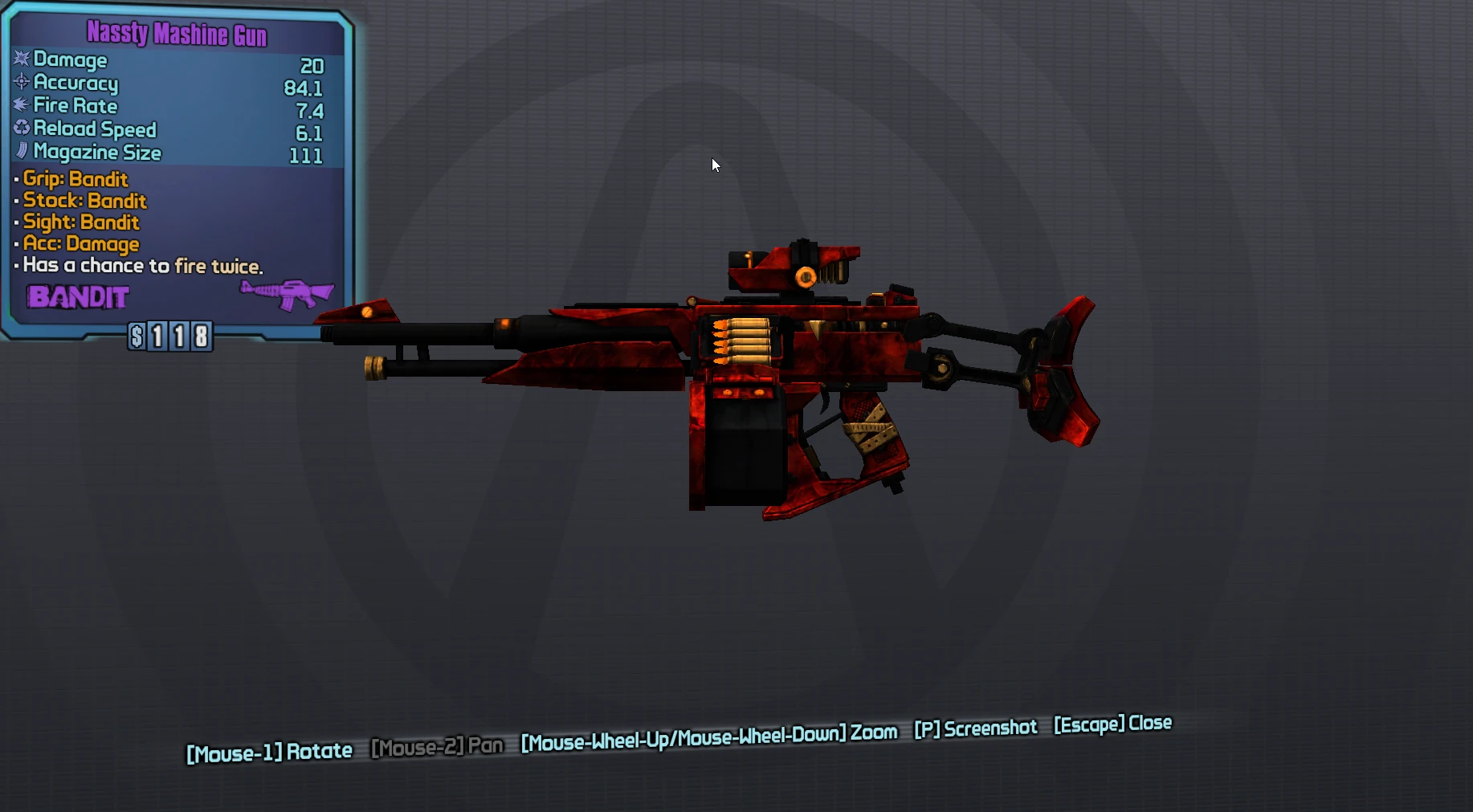Take a screenshot of the weapon
Viewport: 1473px width, 812px height.
(975, 728)
